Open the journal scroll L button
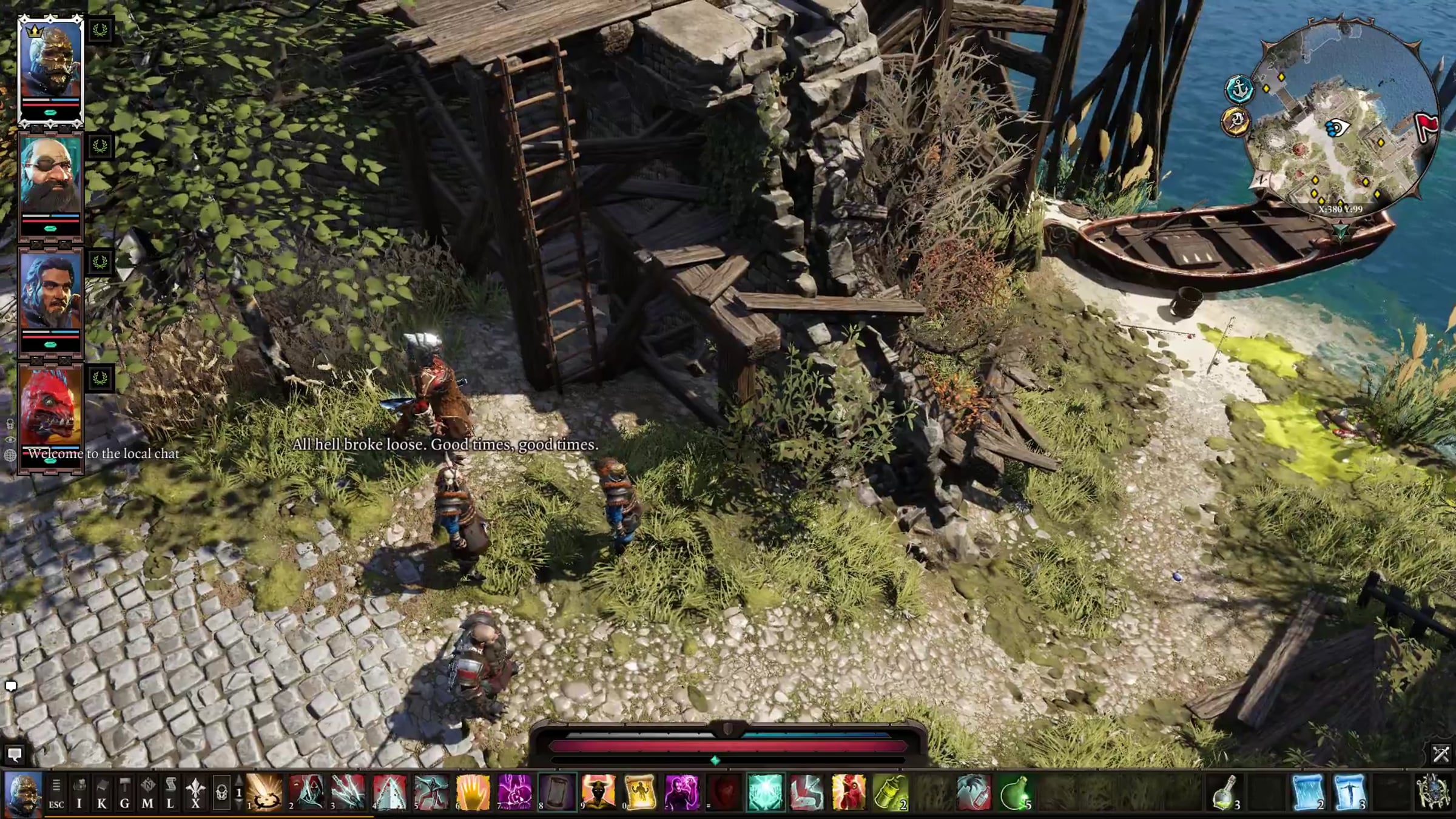This screenshot has height=819, width=1456. click(170, 793)
